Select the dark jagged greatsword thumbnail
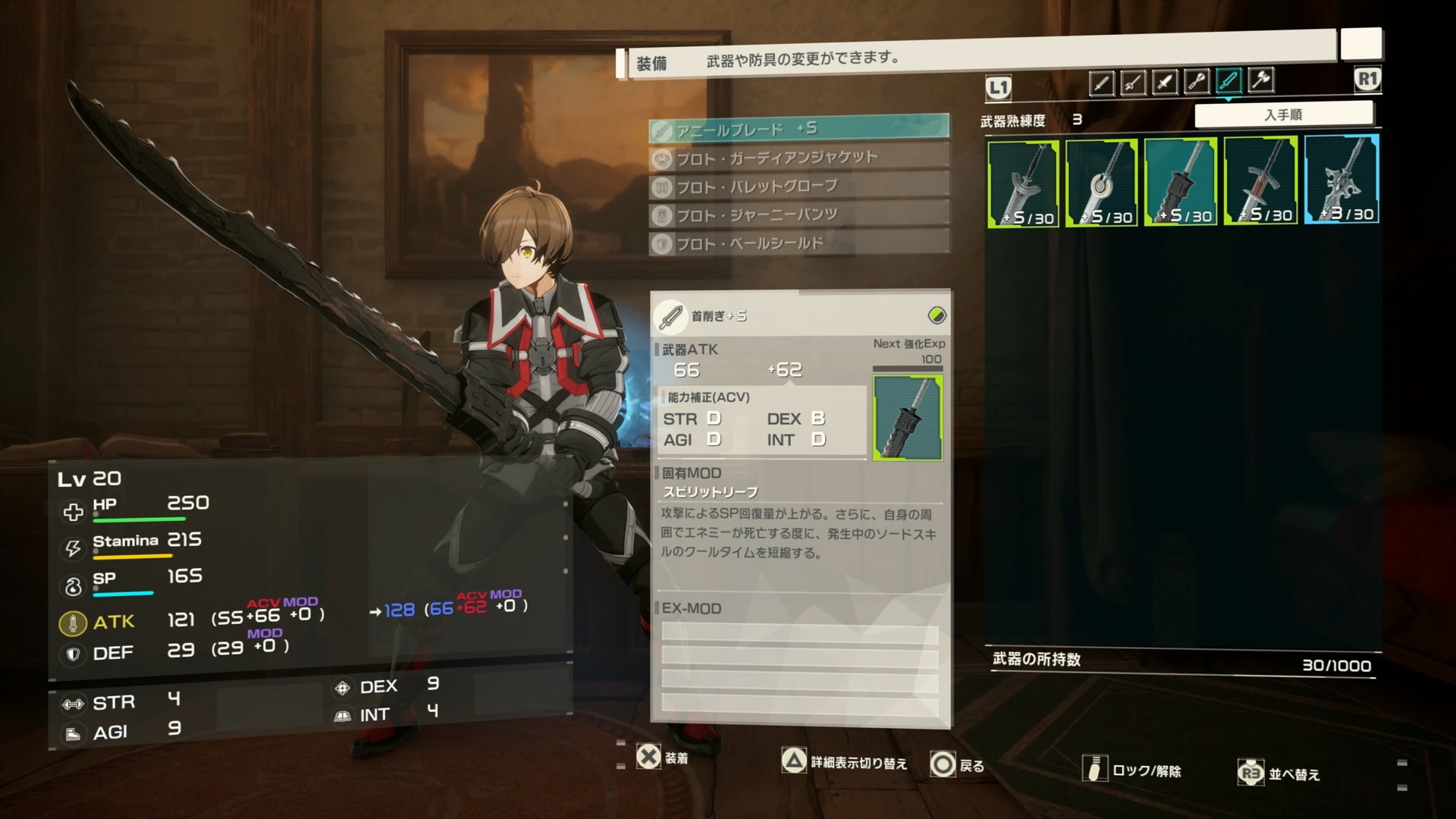Viewport: 1456px width, 819px height. (1181, 182)
